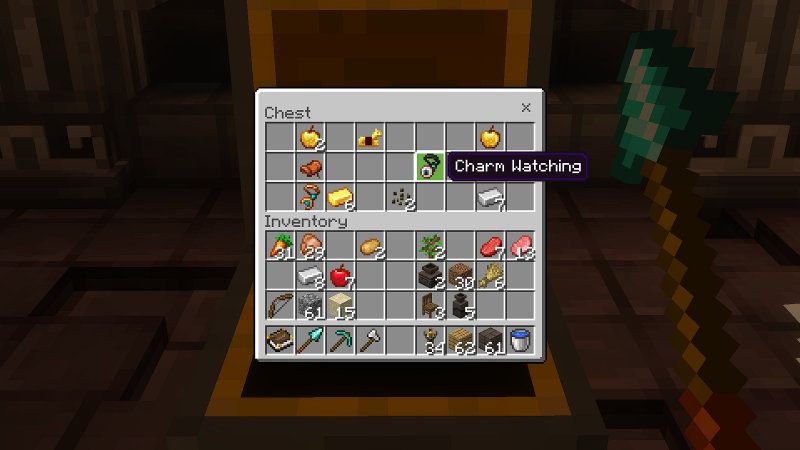Select the wooden chair item
The width and height of the screenshot is (800, 450).
(x=430, y=305)
